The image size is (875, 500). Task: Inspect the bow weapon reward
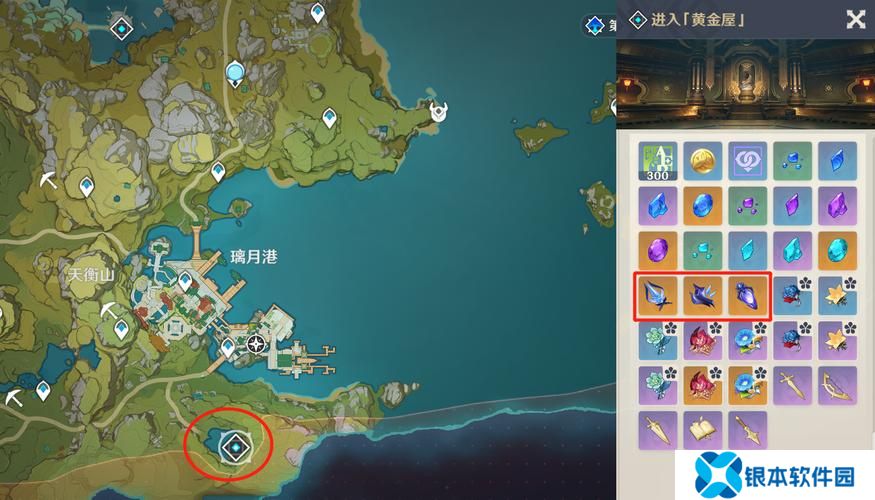click(x=838, y=386)
